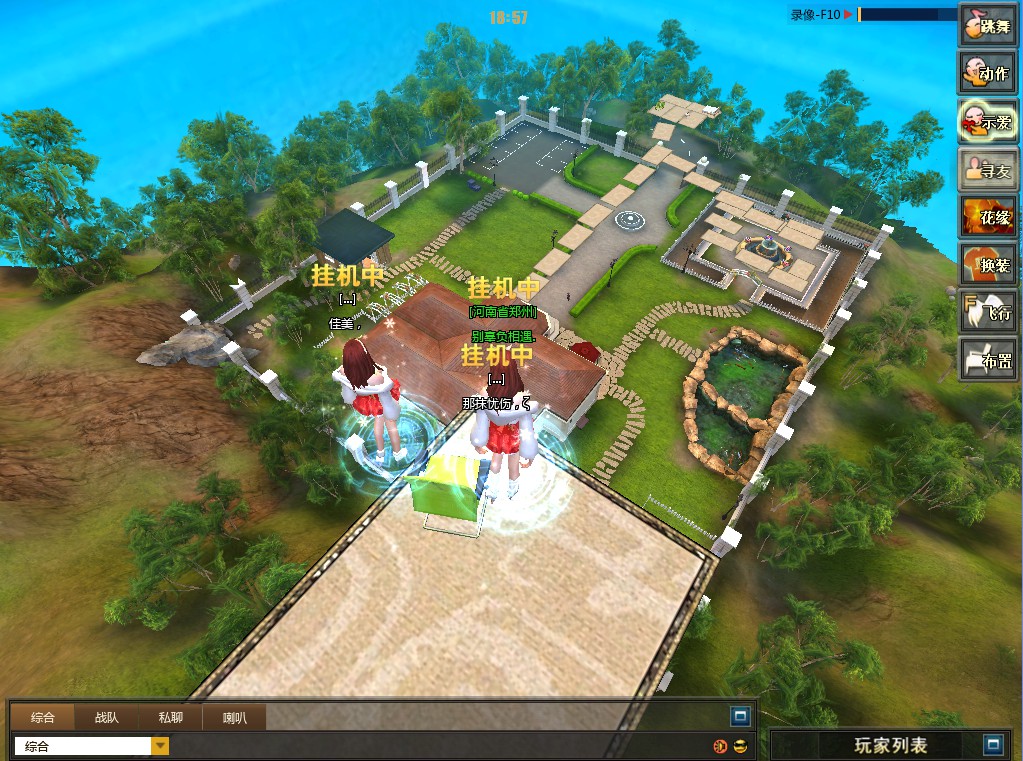1023x761 pixels.
Task: Switch to the 私聊 private chat tab
Action: 170,717
